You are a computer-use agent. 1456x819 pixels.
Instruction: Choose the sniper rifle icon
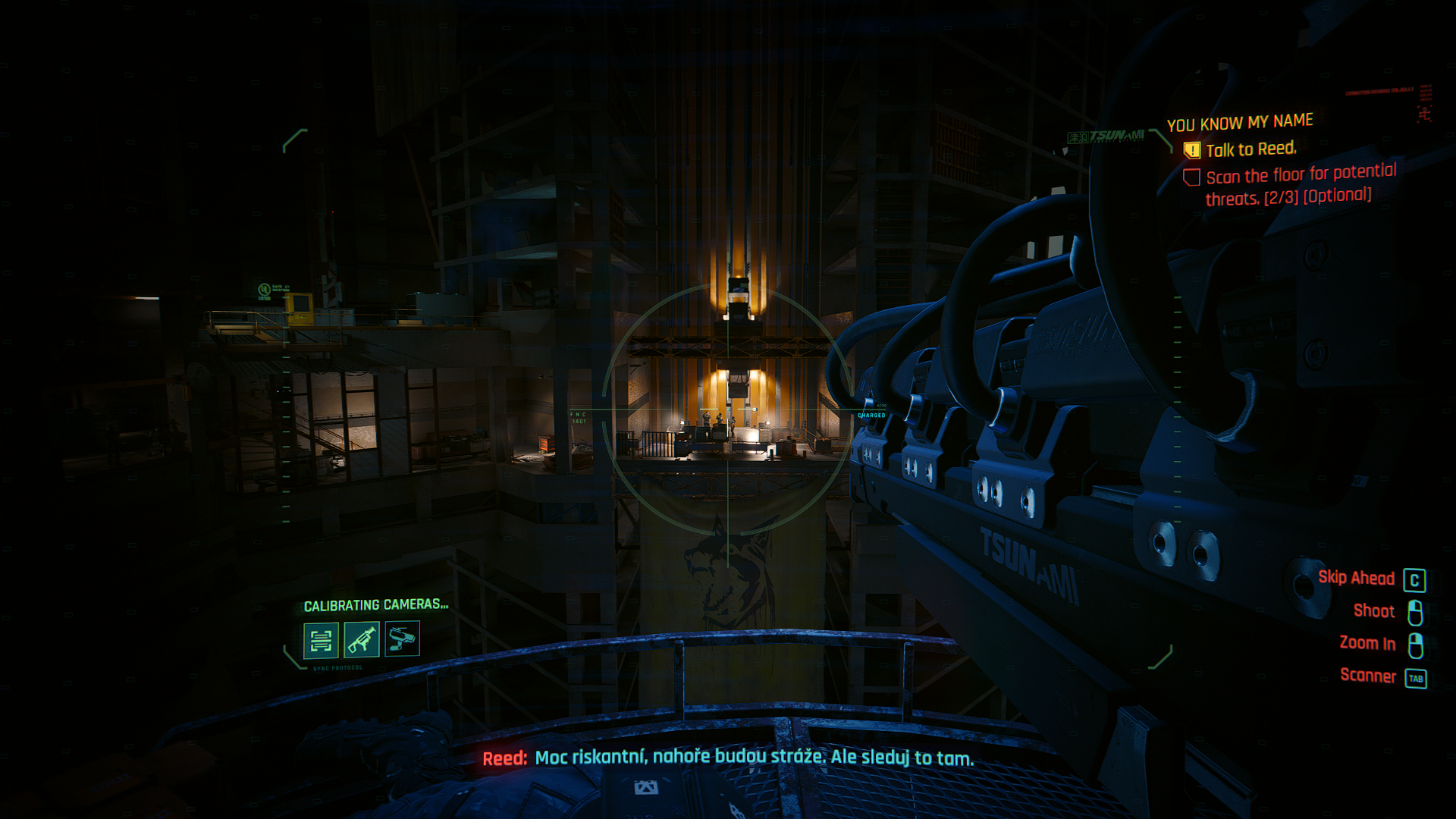[362, 639]
